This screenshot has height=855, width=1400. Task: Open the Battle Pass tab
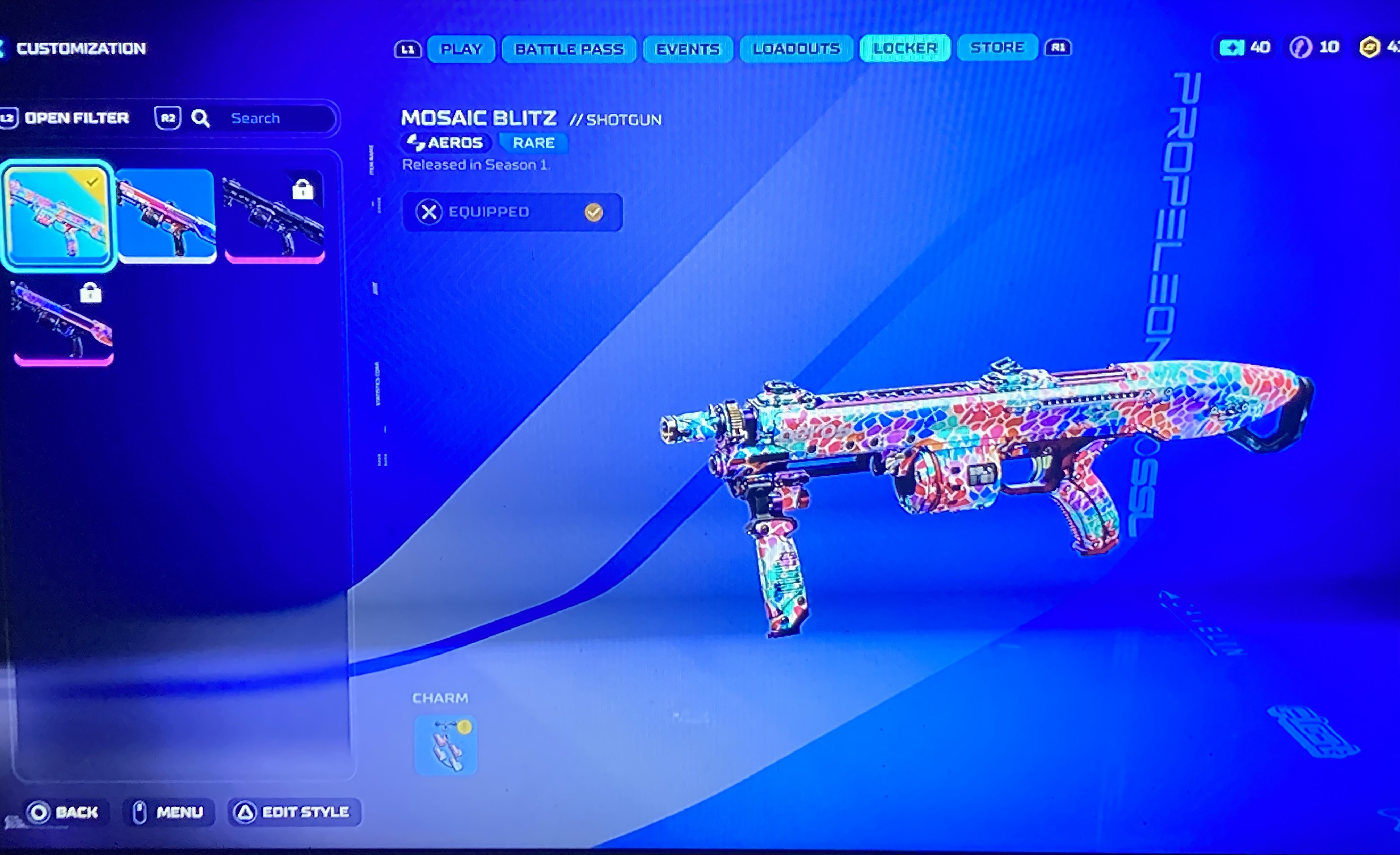click(x=569, y=49)
